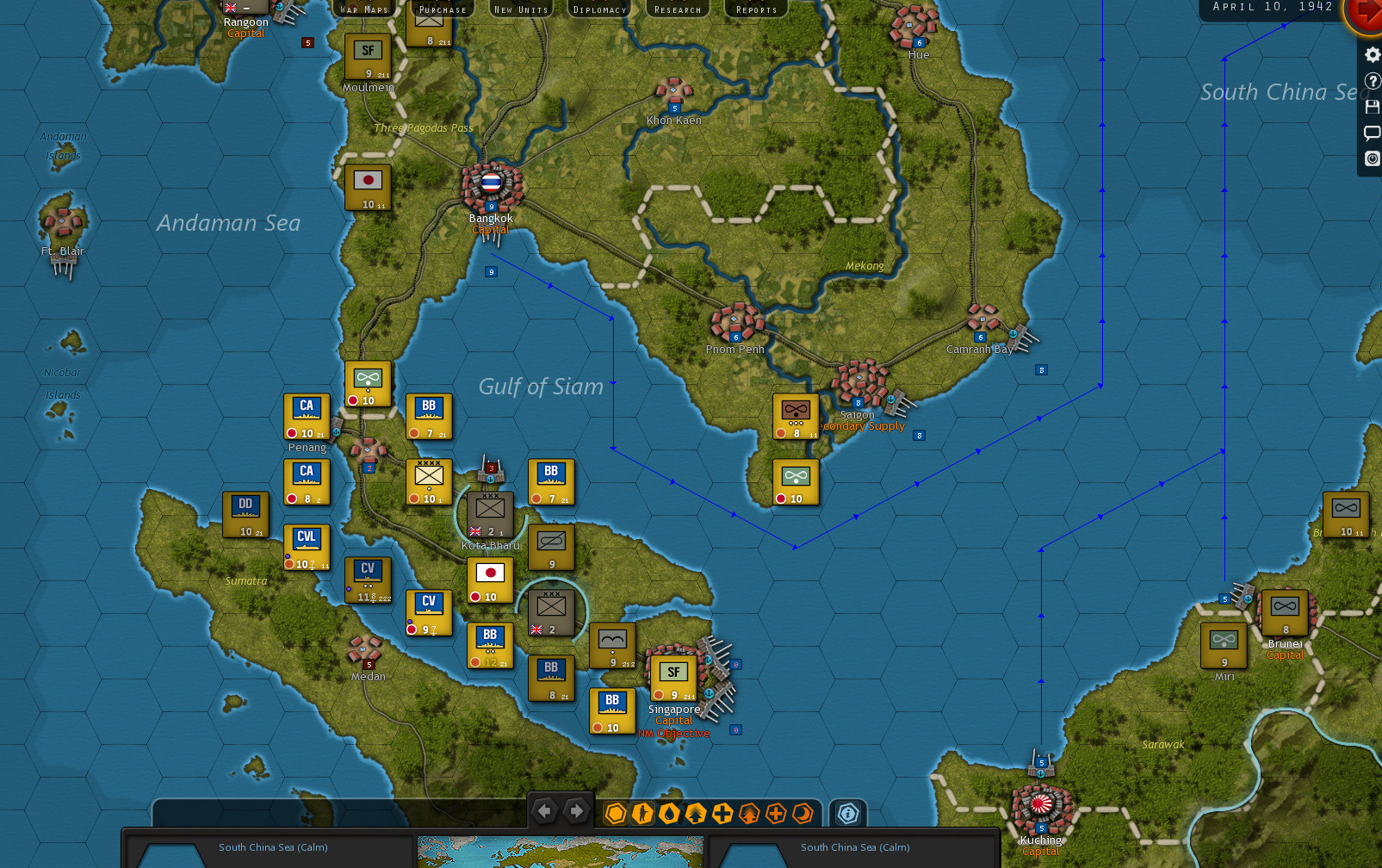Viewport: 1382px width, 868px height.
Task: Click the world minimap thumbnail
Action: coord(560,853)
